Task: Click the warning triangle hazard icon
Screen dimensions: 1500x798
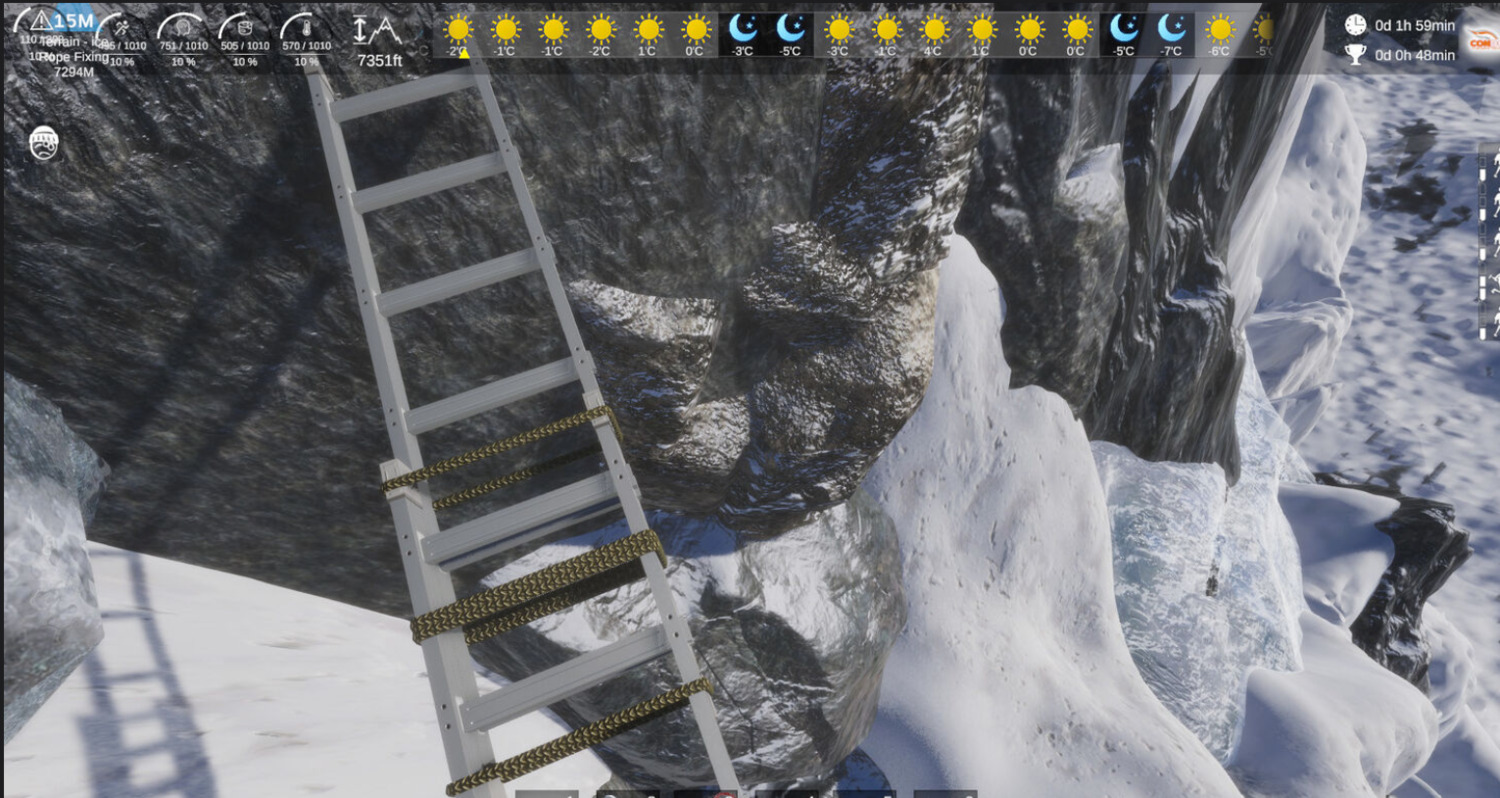Action: click(x=41, y=21)
